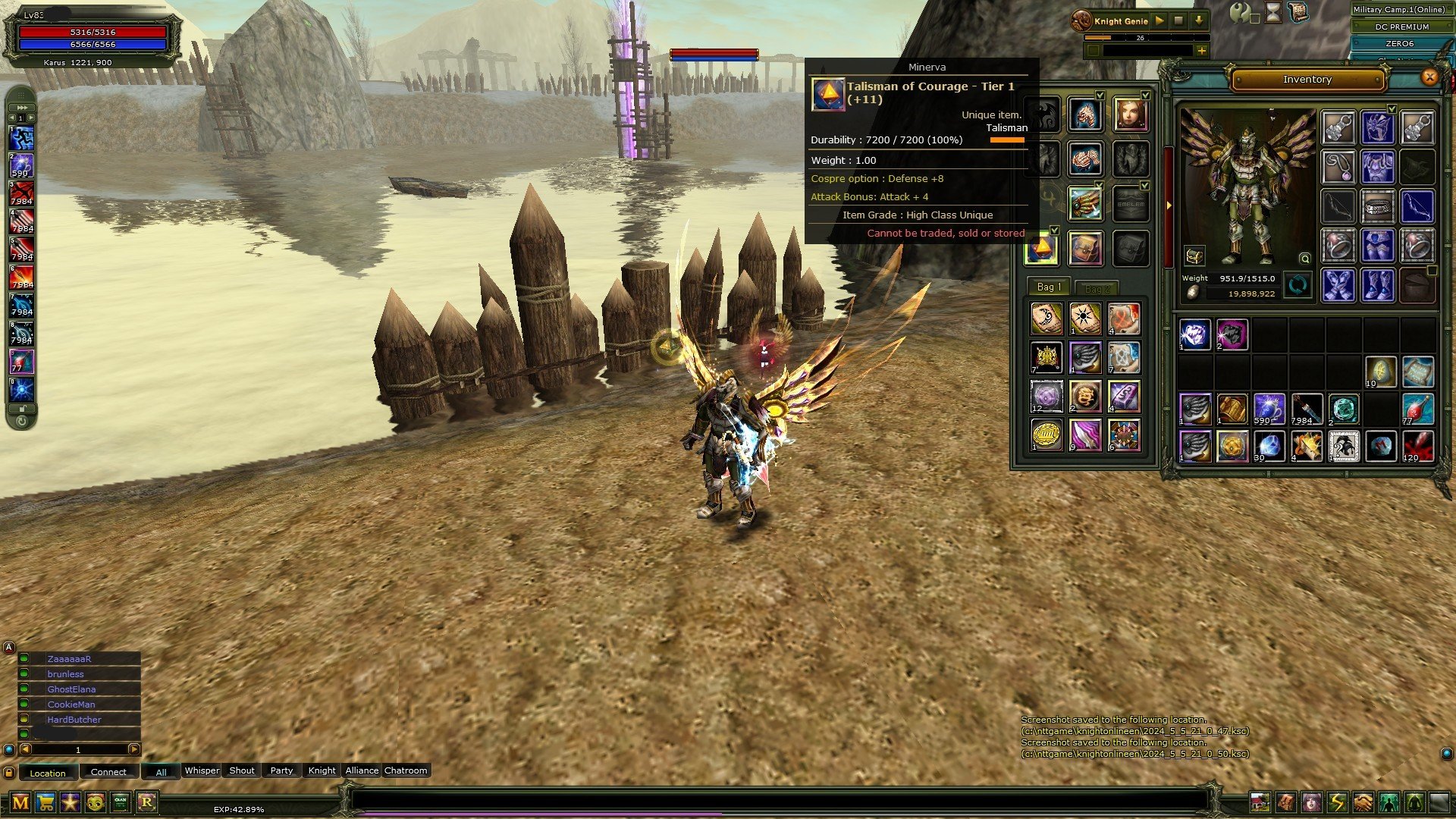Image resolution: width=1456 pixels, height=819 pixels.
Task: Open the Power-Up Store cart icon
Action: coord(45,802)
